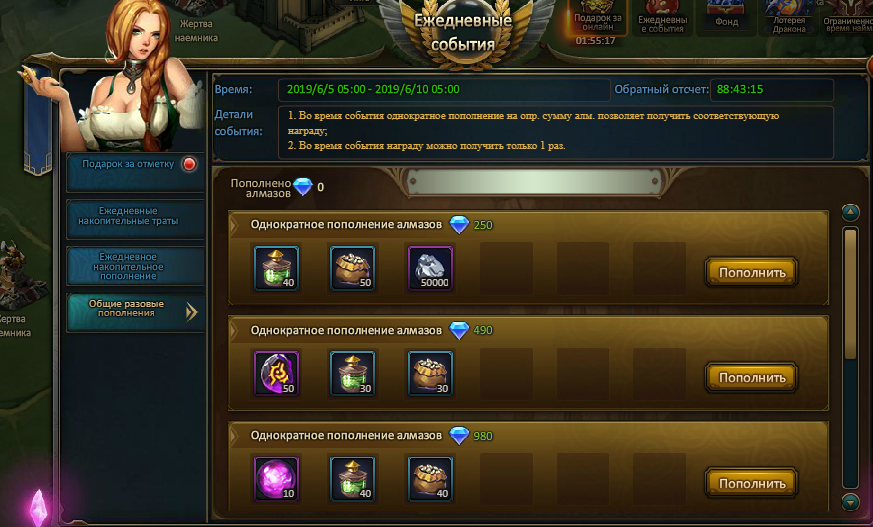The image size is (873, 527).
Task: Click Пополнить for the 250 diamond tier
Action: pyautogui.click(x=751, y=271)
